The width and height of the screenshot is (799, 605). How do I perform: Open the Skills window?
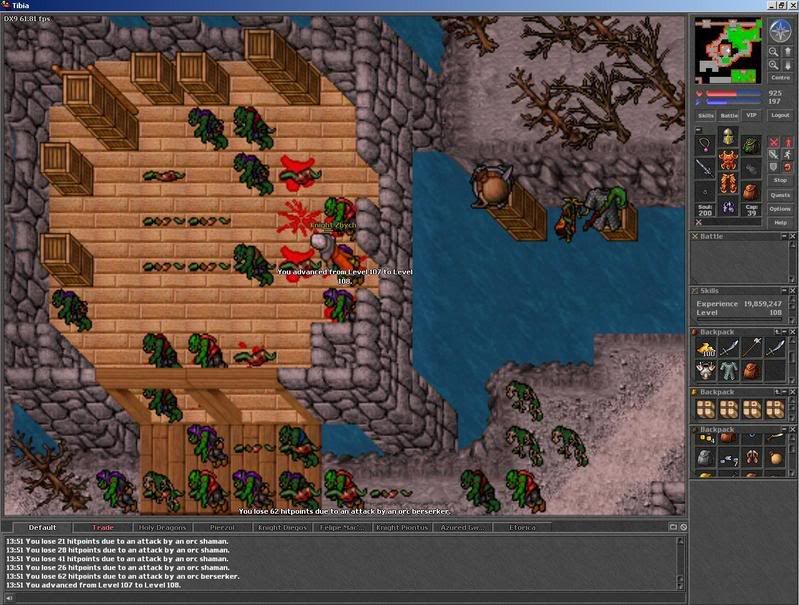706,116
